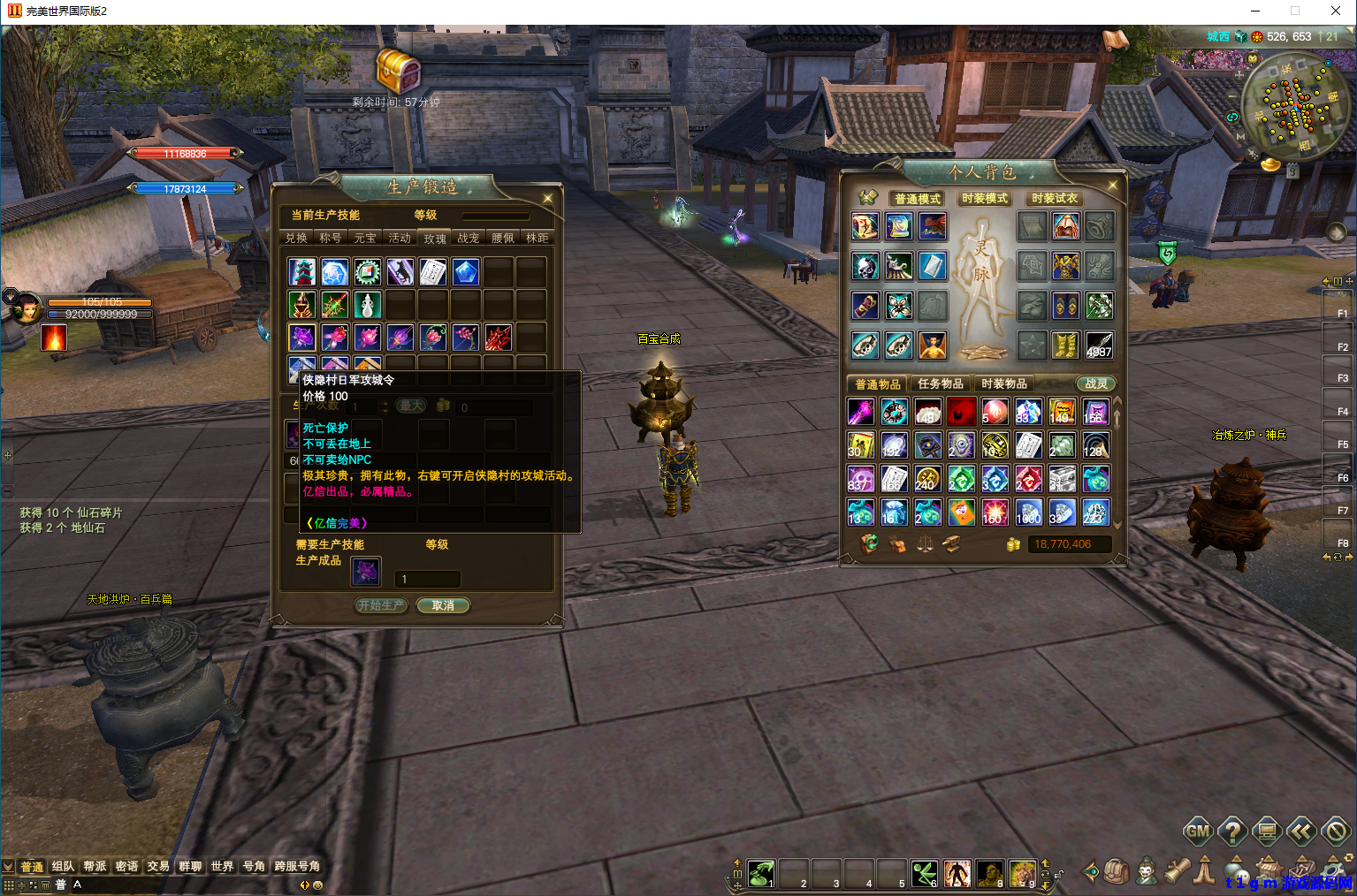The width and height of the screenshot is (1357, 896).
Task: Click the 战灵 button
Action: 1096,383
